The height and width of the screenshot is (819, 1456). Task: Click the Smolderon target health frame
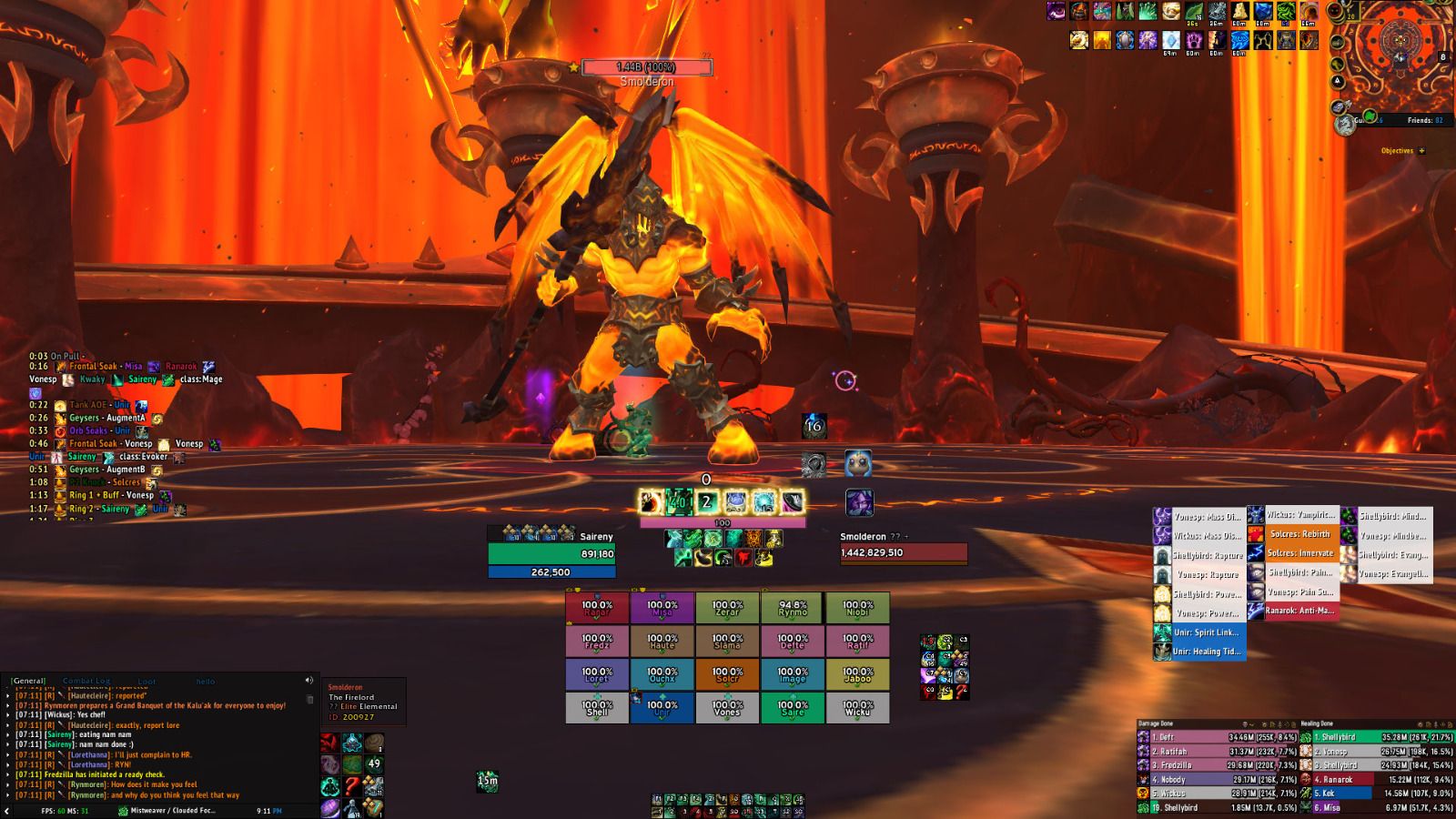click(x=903, y=552)
